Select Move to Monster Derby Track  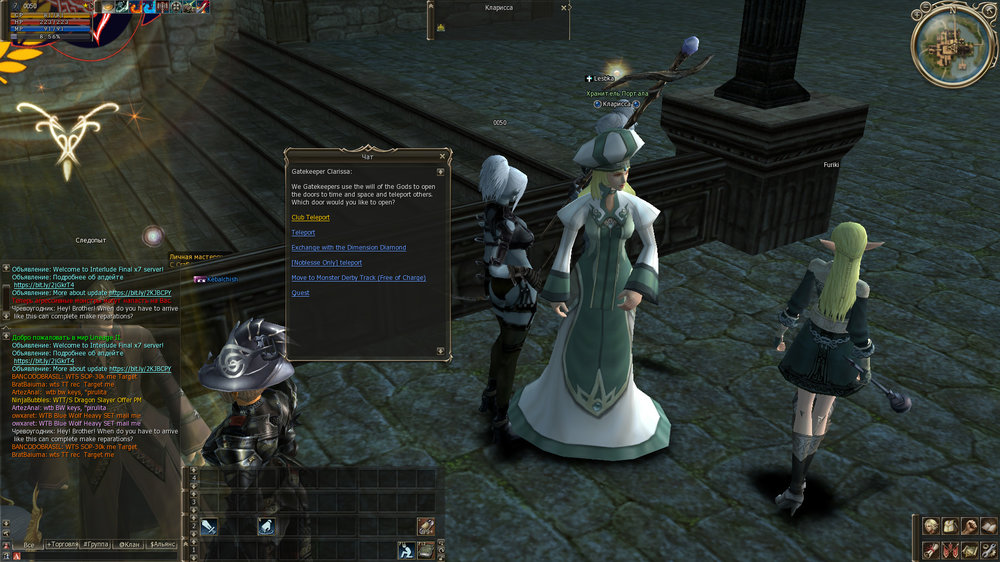click(x=358, y=278)
